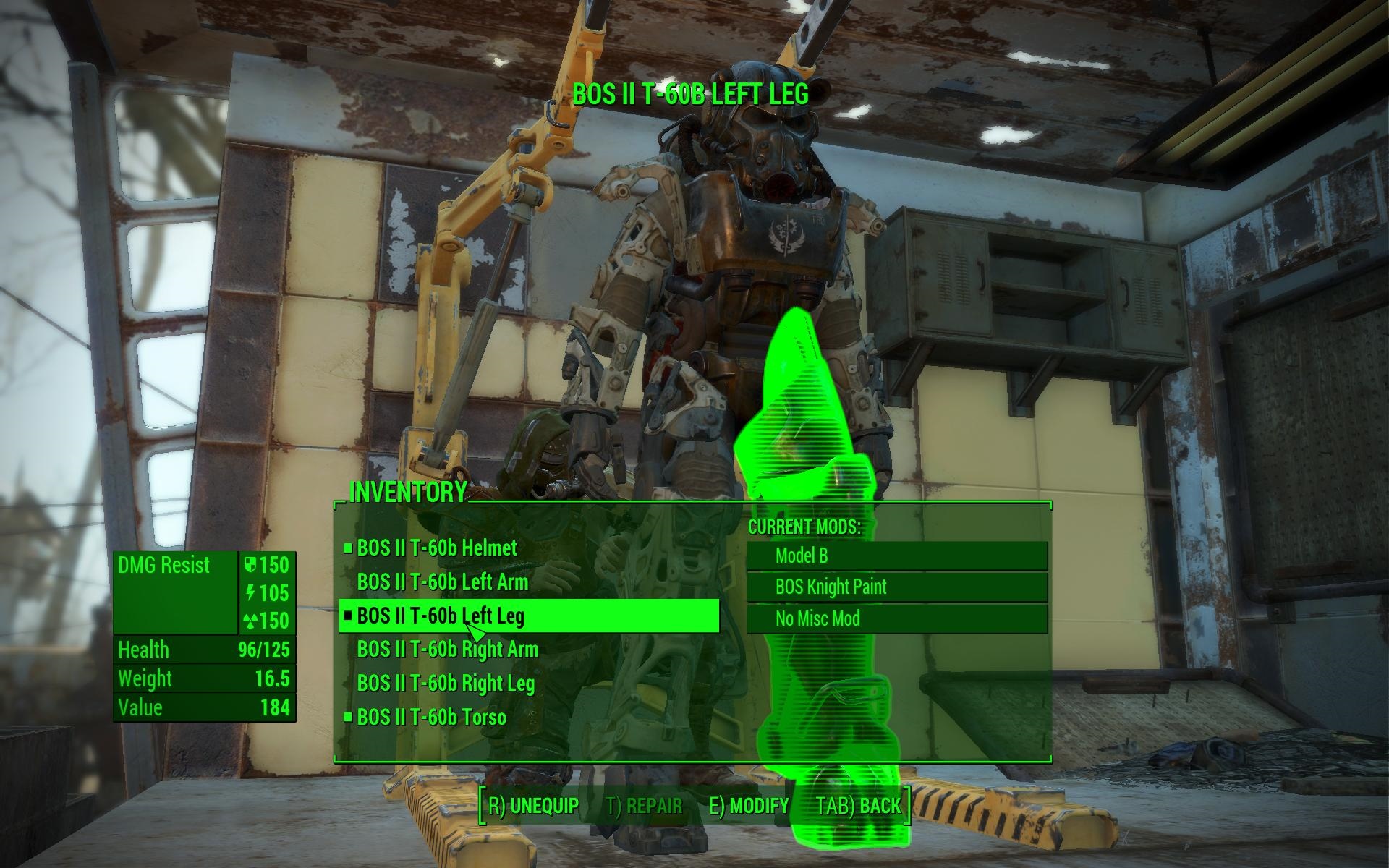Go back from the armor menu
This screenshot has width=1389, height=868.
point(858,806)
